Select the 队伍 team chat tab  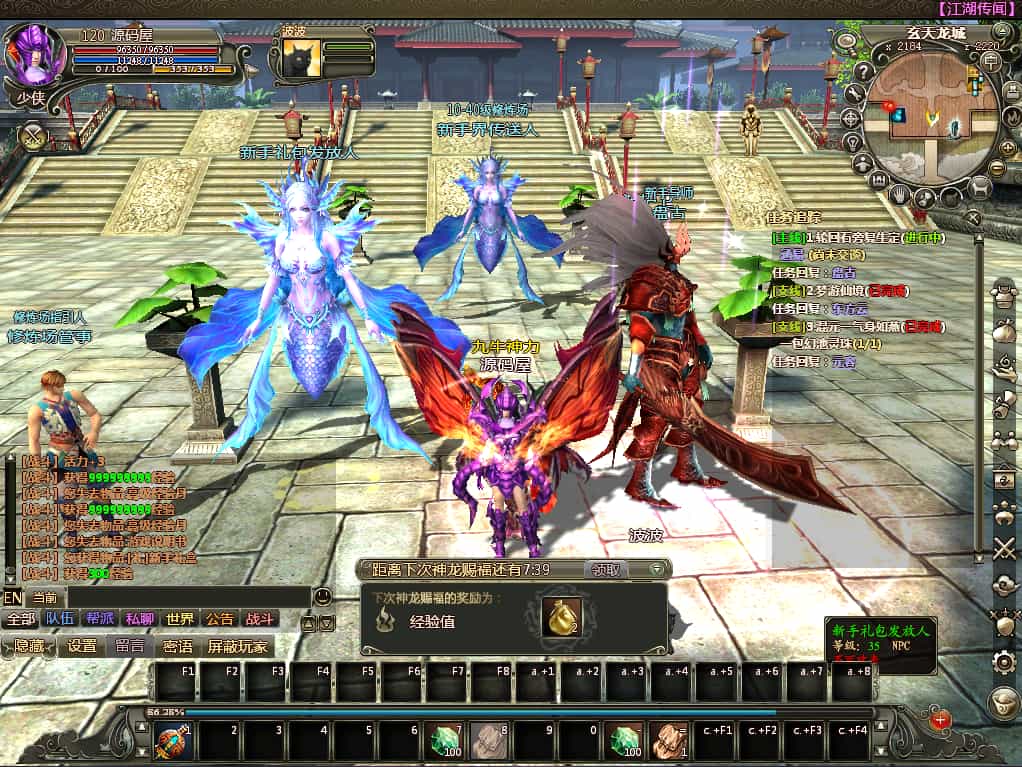59,619
